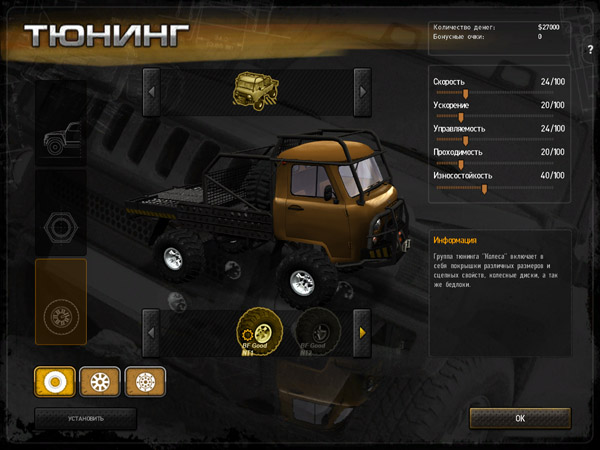600x450 pixels.
Task: Show next vehicle with the top right arrow
Action: pos(362,91)
